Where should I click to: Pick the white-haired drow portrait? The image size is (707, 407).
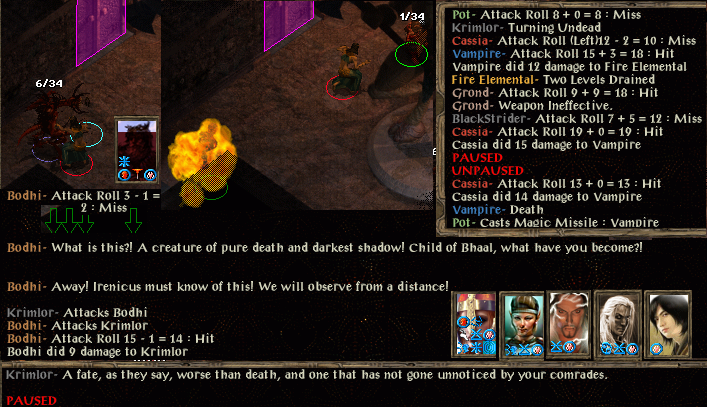(x=618, y=316)
